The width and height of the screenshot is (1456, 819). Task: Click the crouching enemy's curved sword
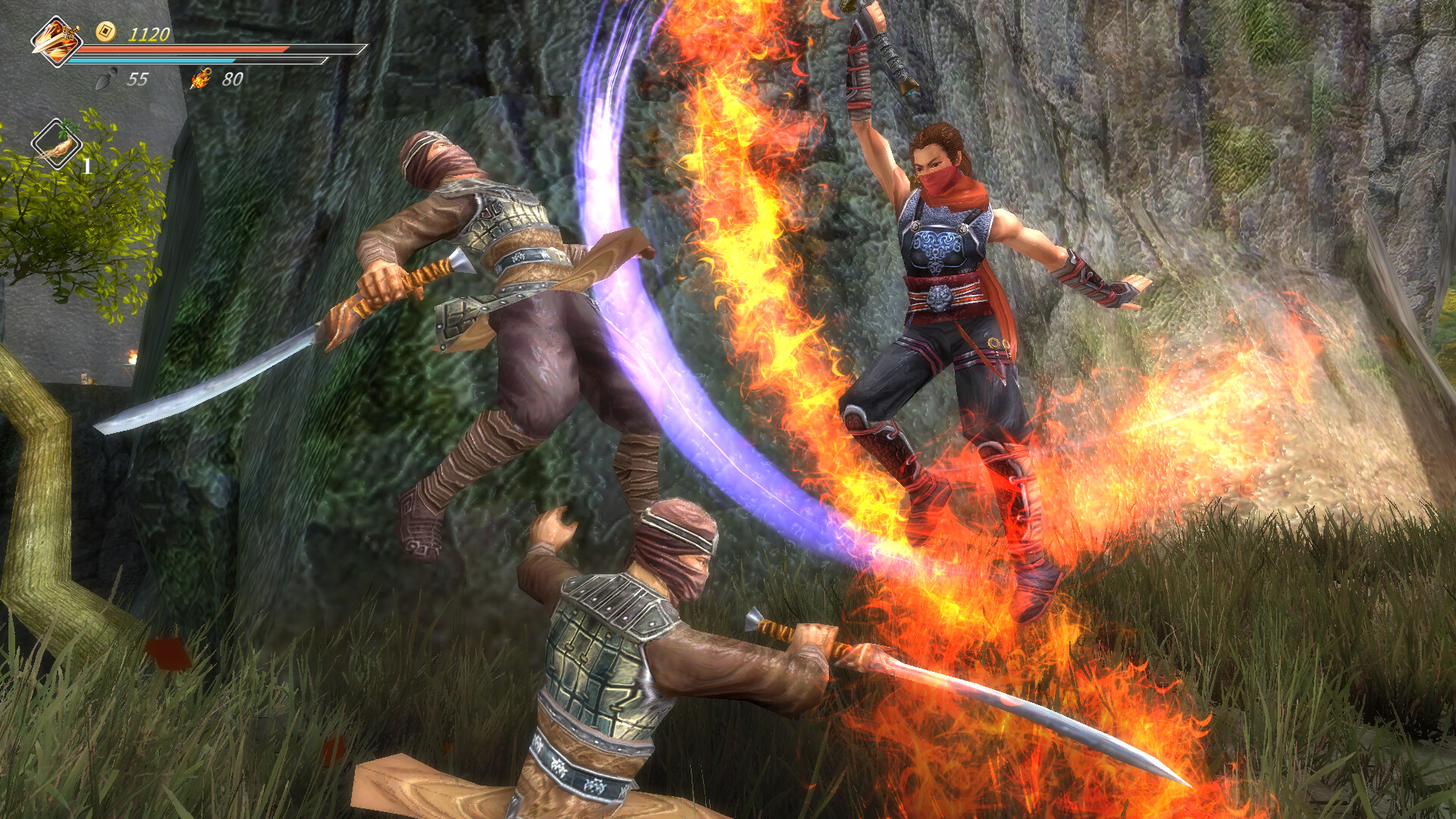pyautogui.click(x=948, y=682)
